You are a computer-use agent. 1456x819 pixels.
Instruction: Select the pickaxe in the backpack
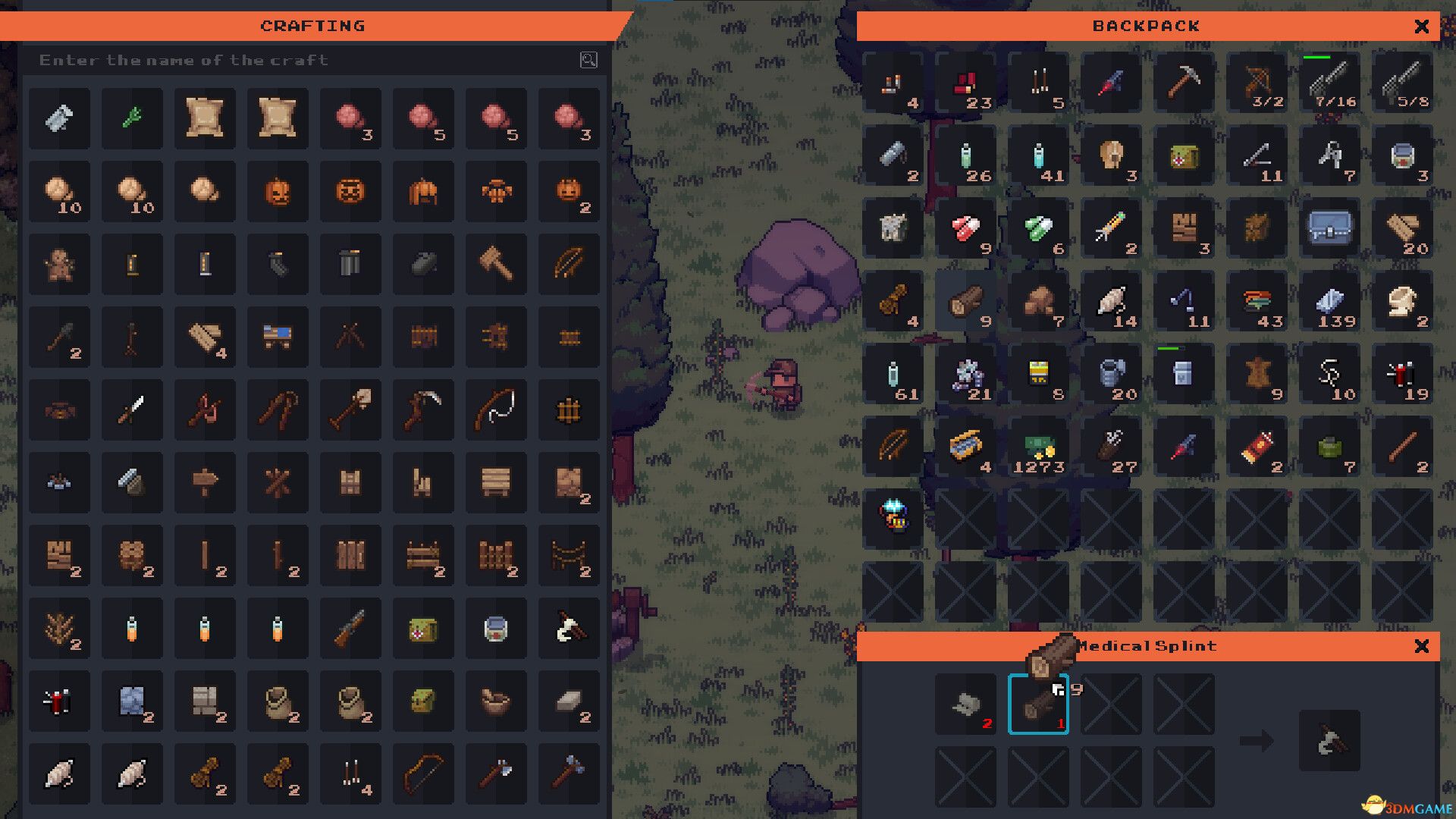pyautogui.click(x=1184, y=82)
